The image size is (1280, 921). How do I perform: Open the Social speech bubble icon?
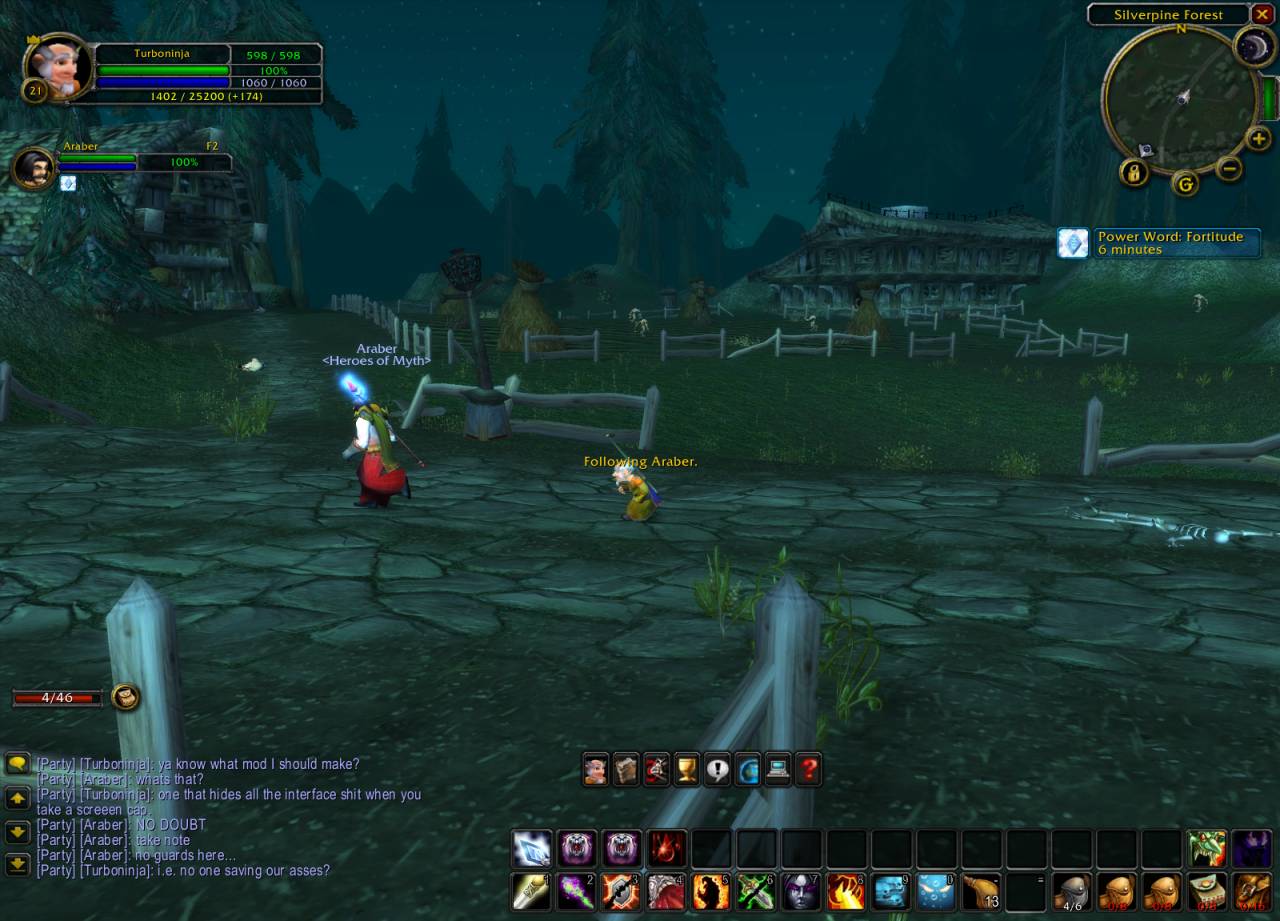[x=717, y=769]
